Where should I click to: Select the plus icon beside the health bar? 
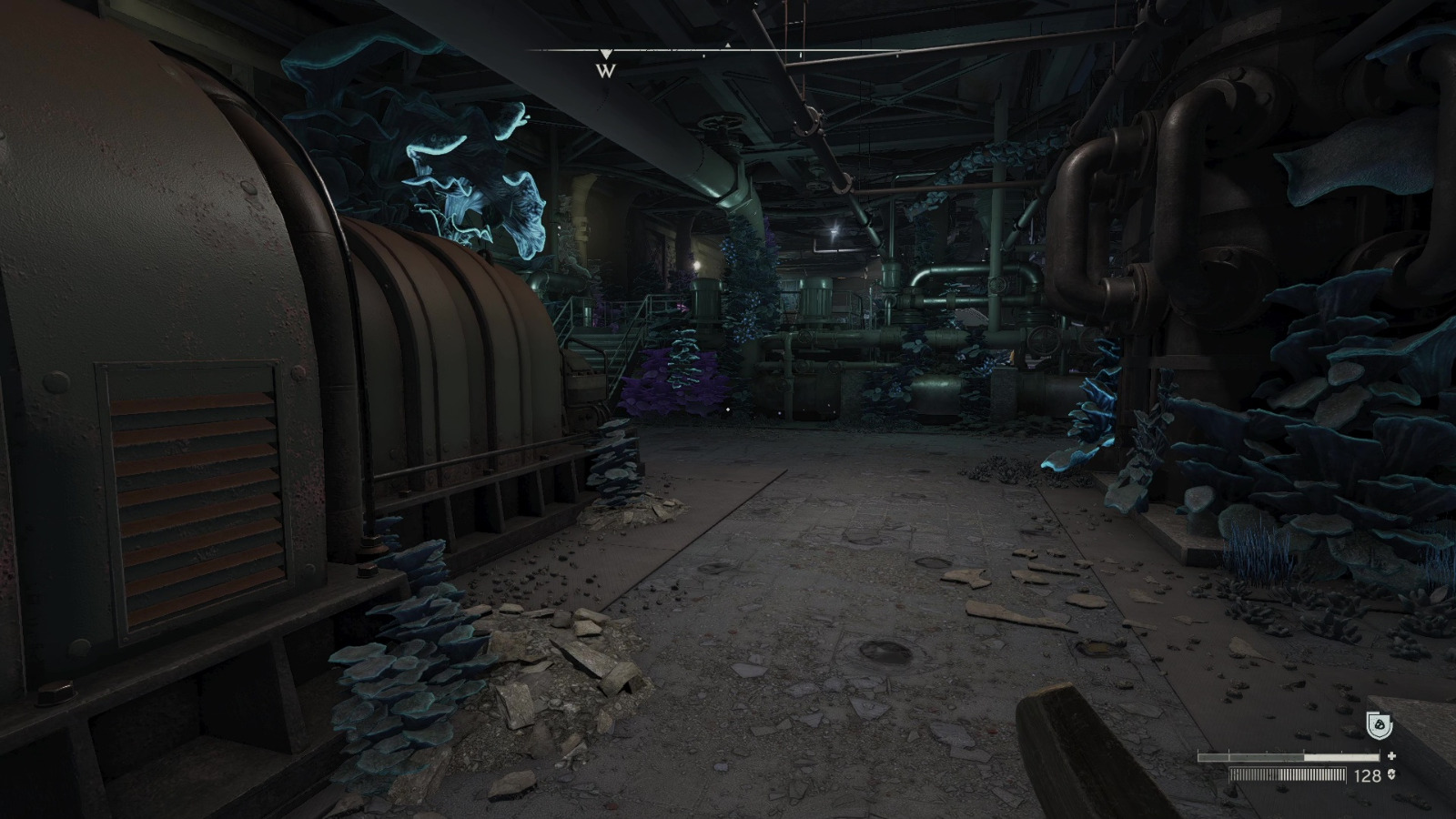pyautogui.click(x=1391, y=755)
